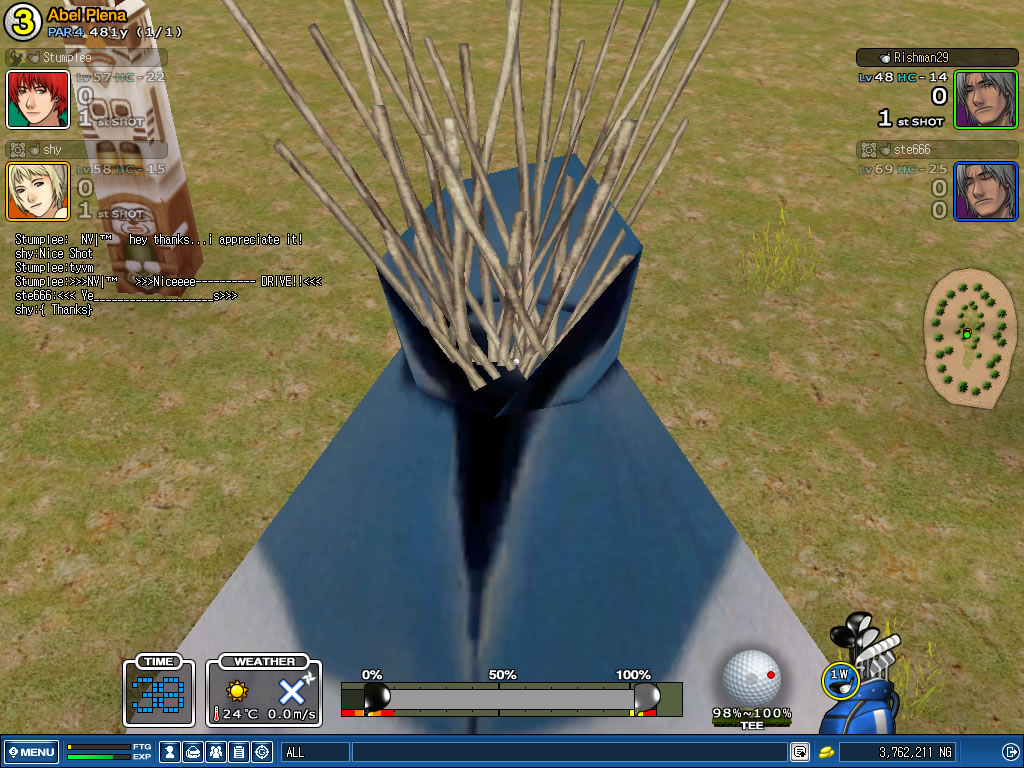The width and height of the screenshot is (1024, 768).
Task: Click the single-person profile icon
Action: (170, 752)
